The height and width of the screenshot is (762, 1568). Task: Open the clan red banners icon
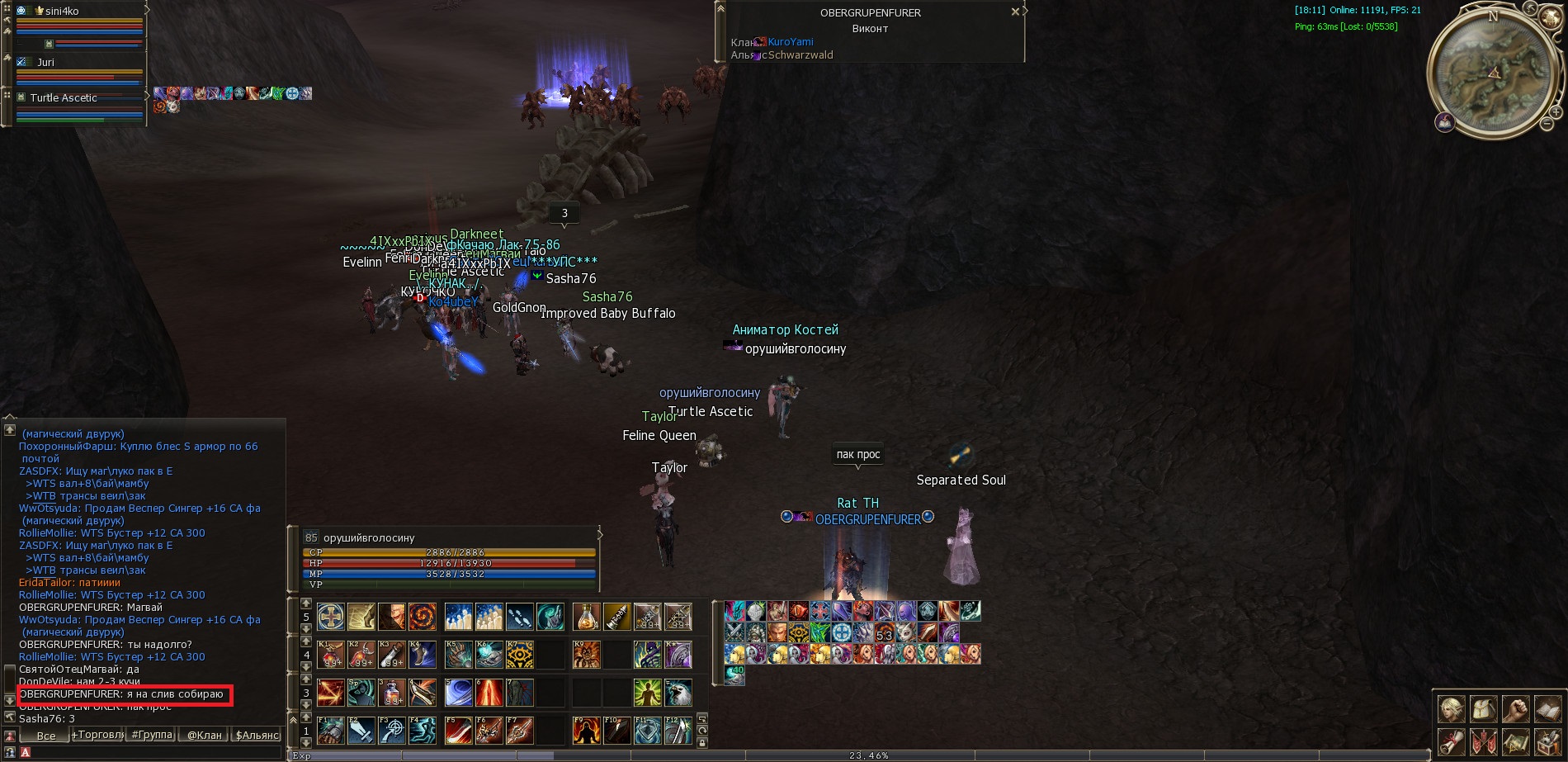pyautogui.click(x=1484, y=741)
